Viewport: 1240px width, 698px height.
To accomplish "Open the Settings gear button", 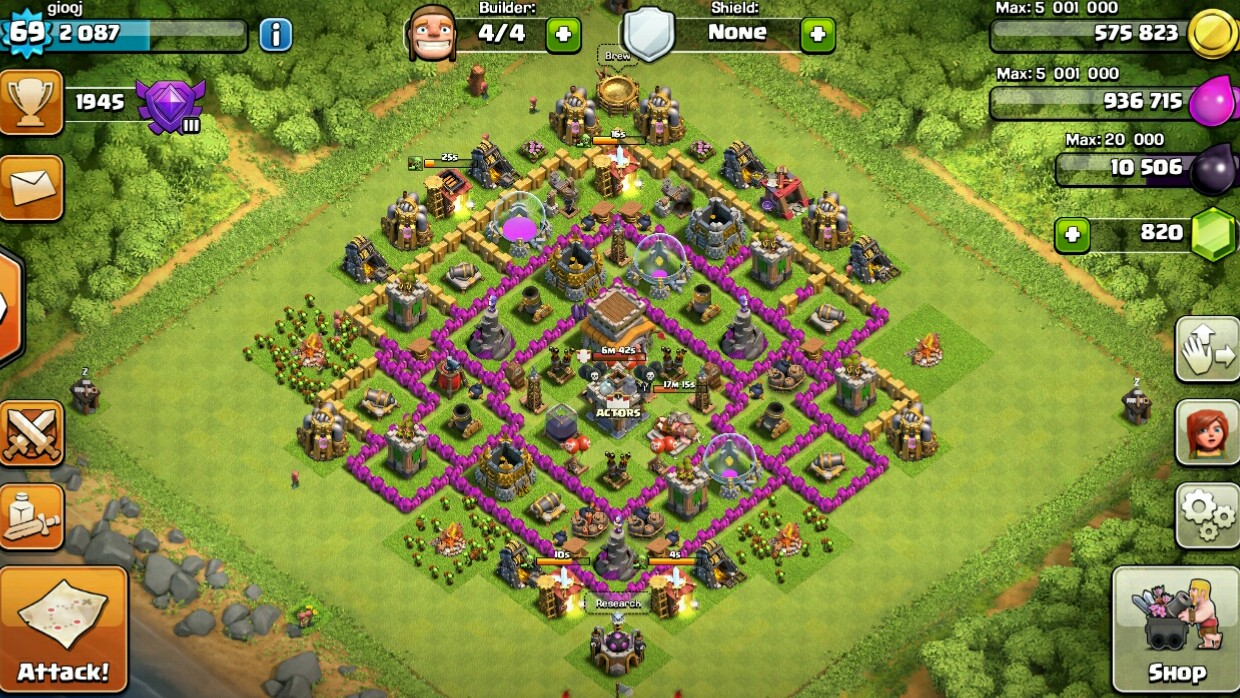I will click(x=1207, y=514).
